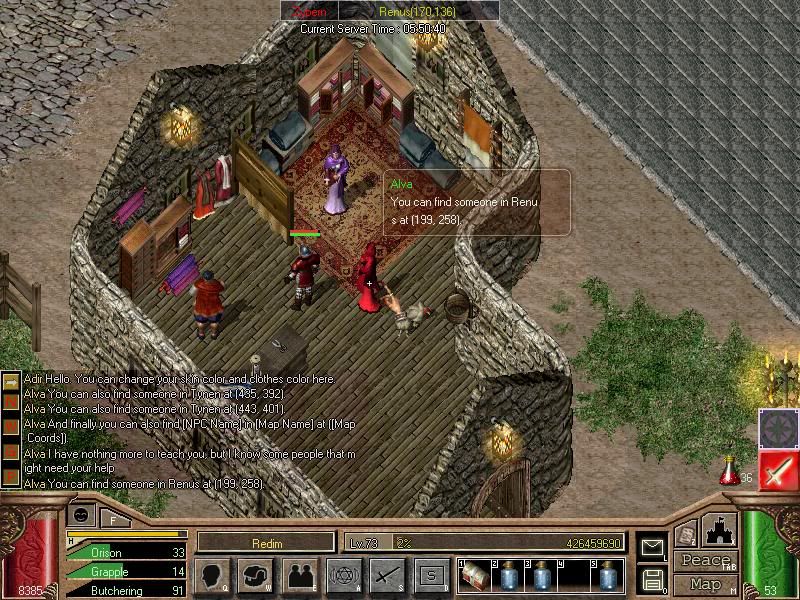Open the mail envelope icon
This screenshot has width=800, height=600.
pyautogui.click(x=651, y=547)
